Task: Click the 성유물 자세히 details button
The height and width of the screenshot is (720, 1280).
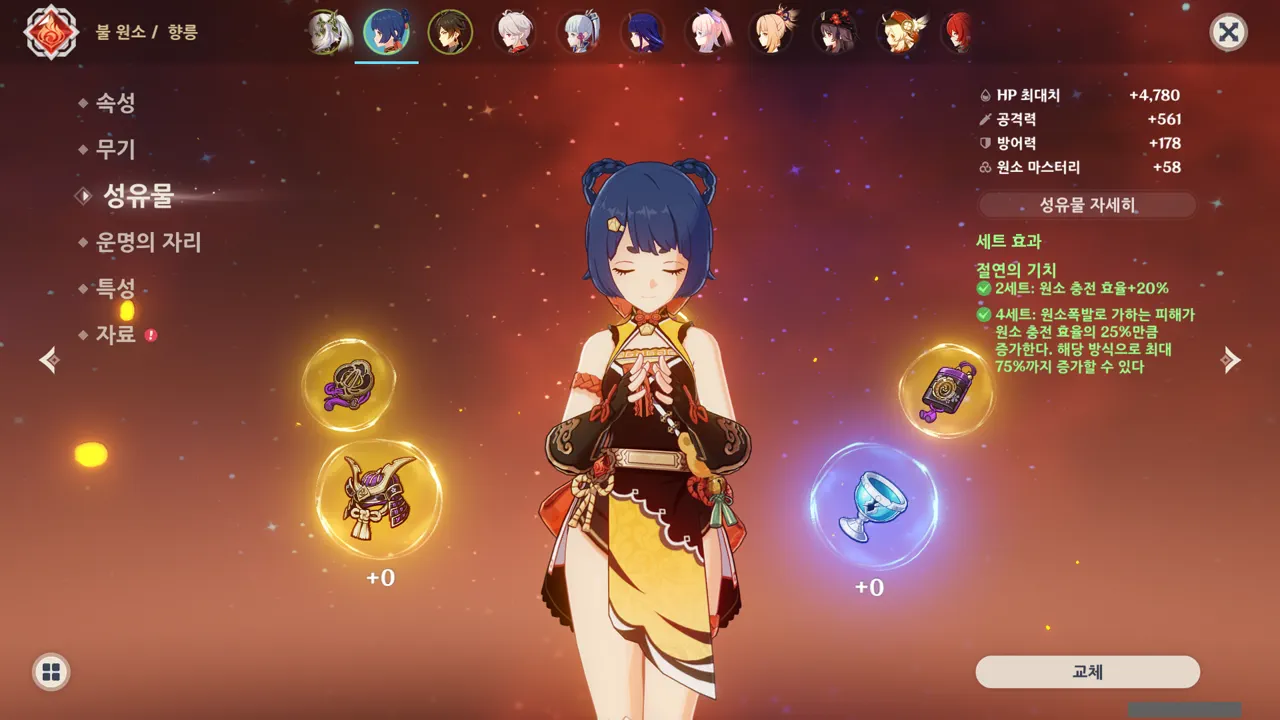Action: point(1087,205)
